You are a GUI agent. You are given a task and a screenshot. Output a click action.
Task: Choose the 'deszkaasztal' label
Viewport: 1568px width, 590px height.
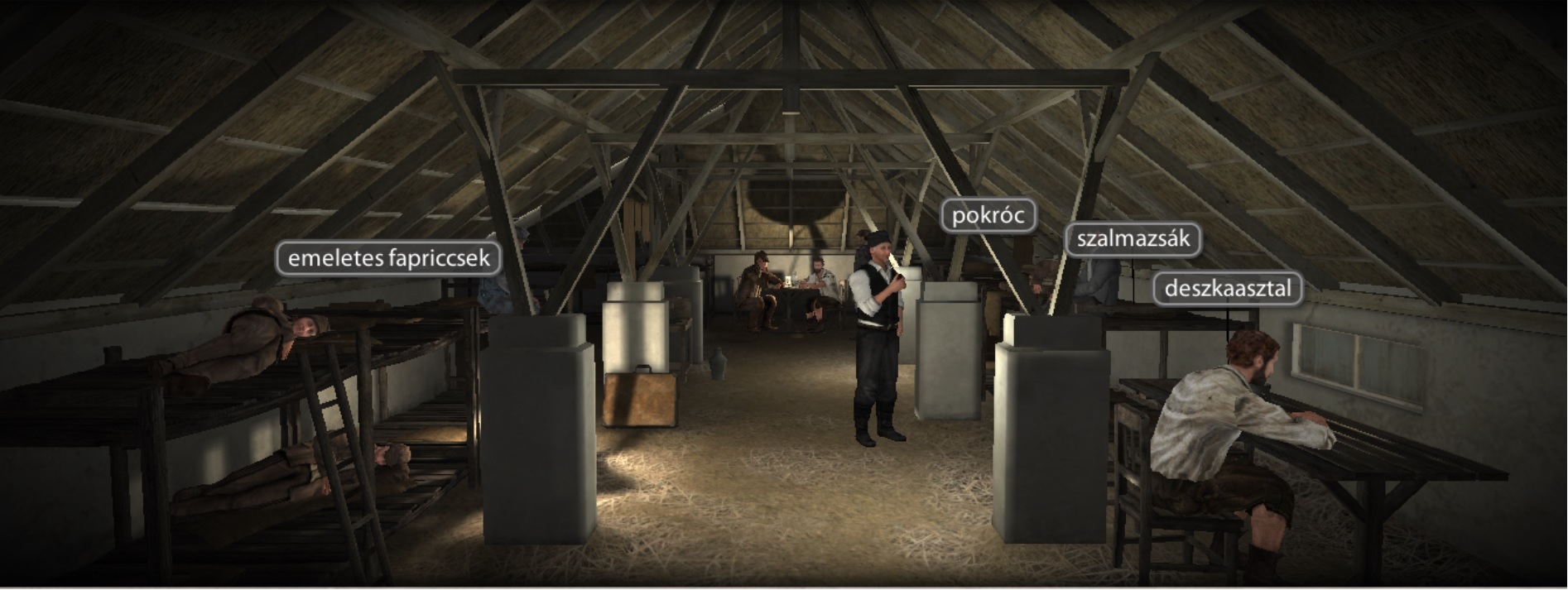tap(1227, 289)
